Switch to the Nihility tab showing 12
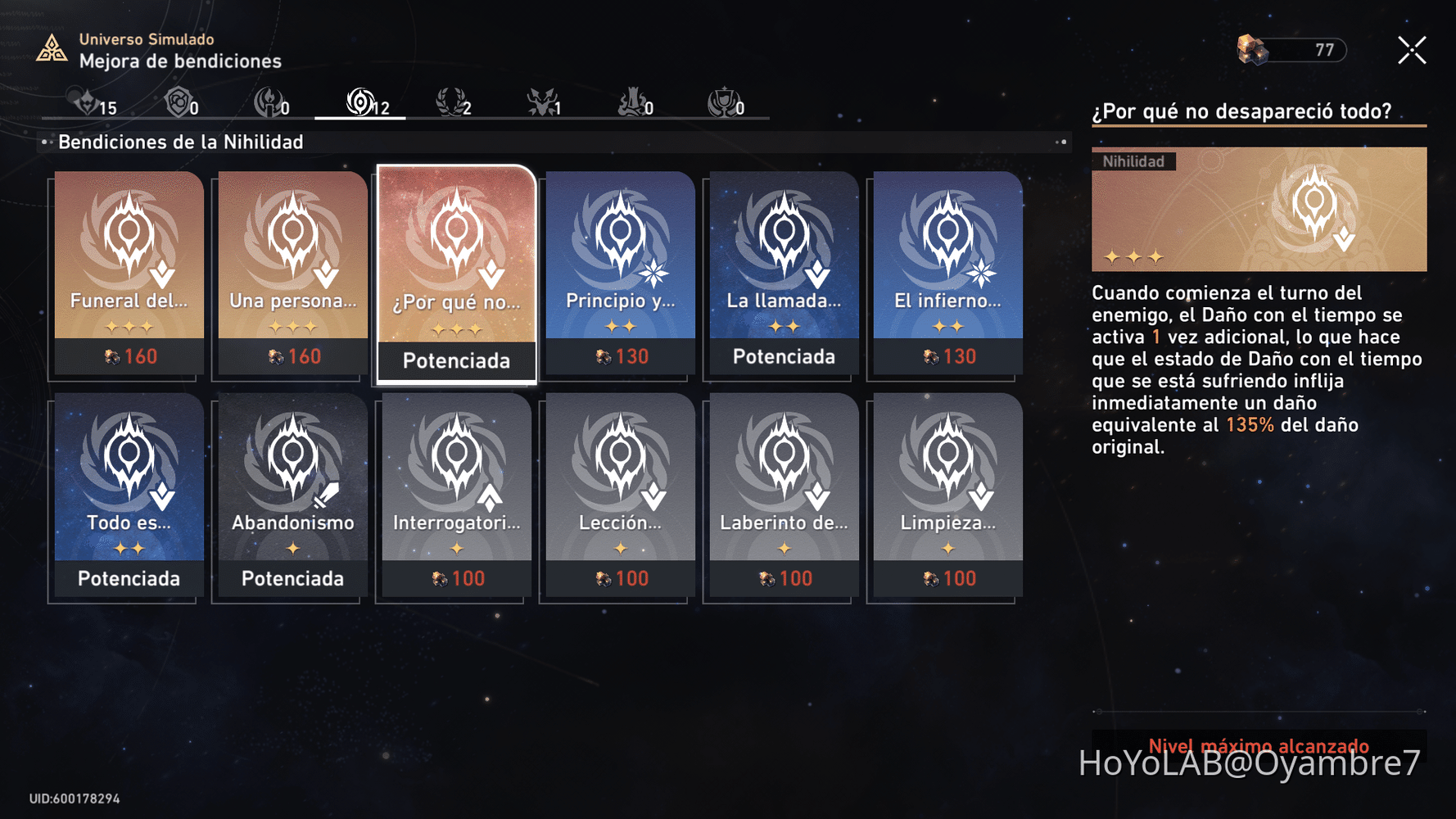 (364, 104)
